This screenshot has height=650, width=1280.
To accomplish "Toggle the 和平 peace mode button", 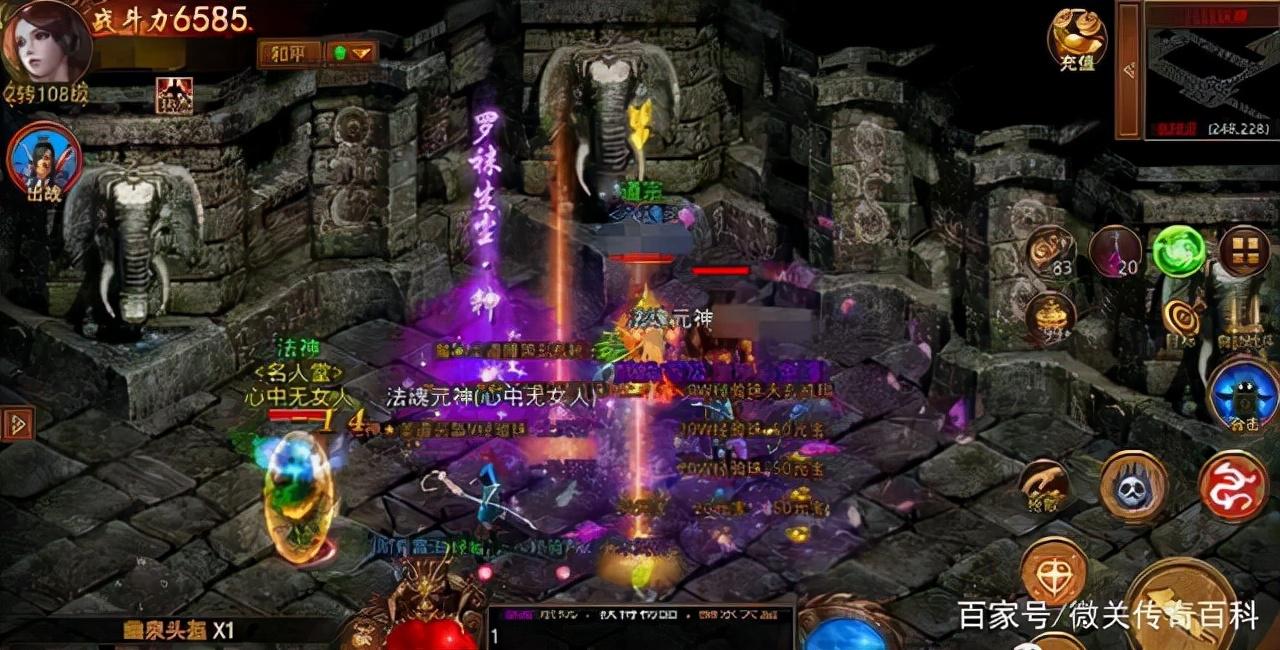I will tap(290, 53).
